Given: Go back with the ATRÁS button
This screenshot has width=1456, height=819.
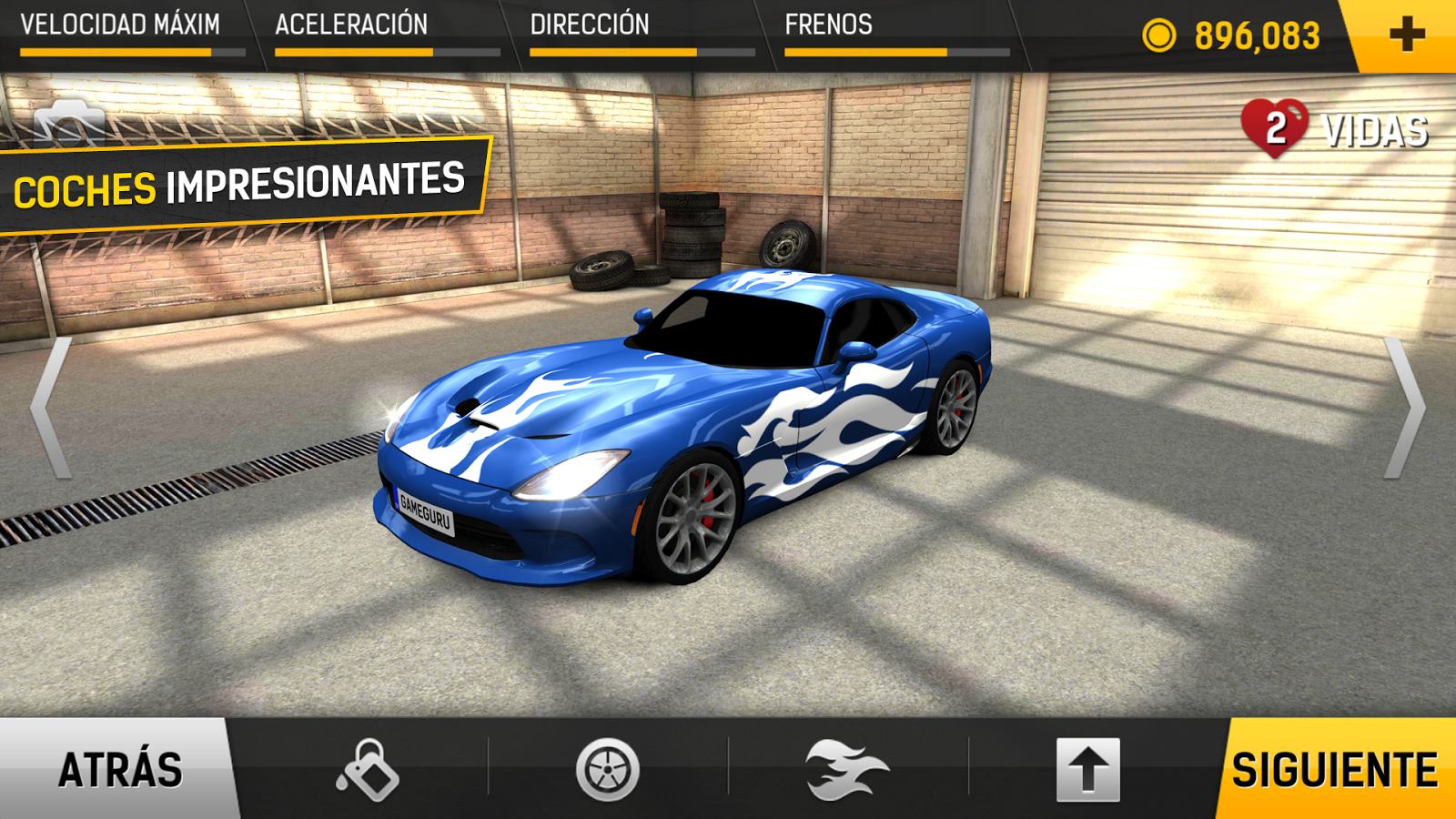Looking at the screenshot, I should 118,769.
